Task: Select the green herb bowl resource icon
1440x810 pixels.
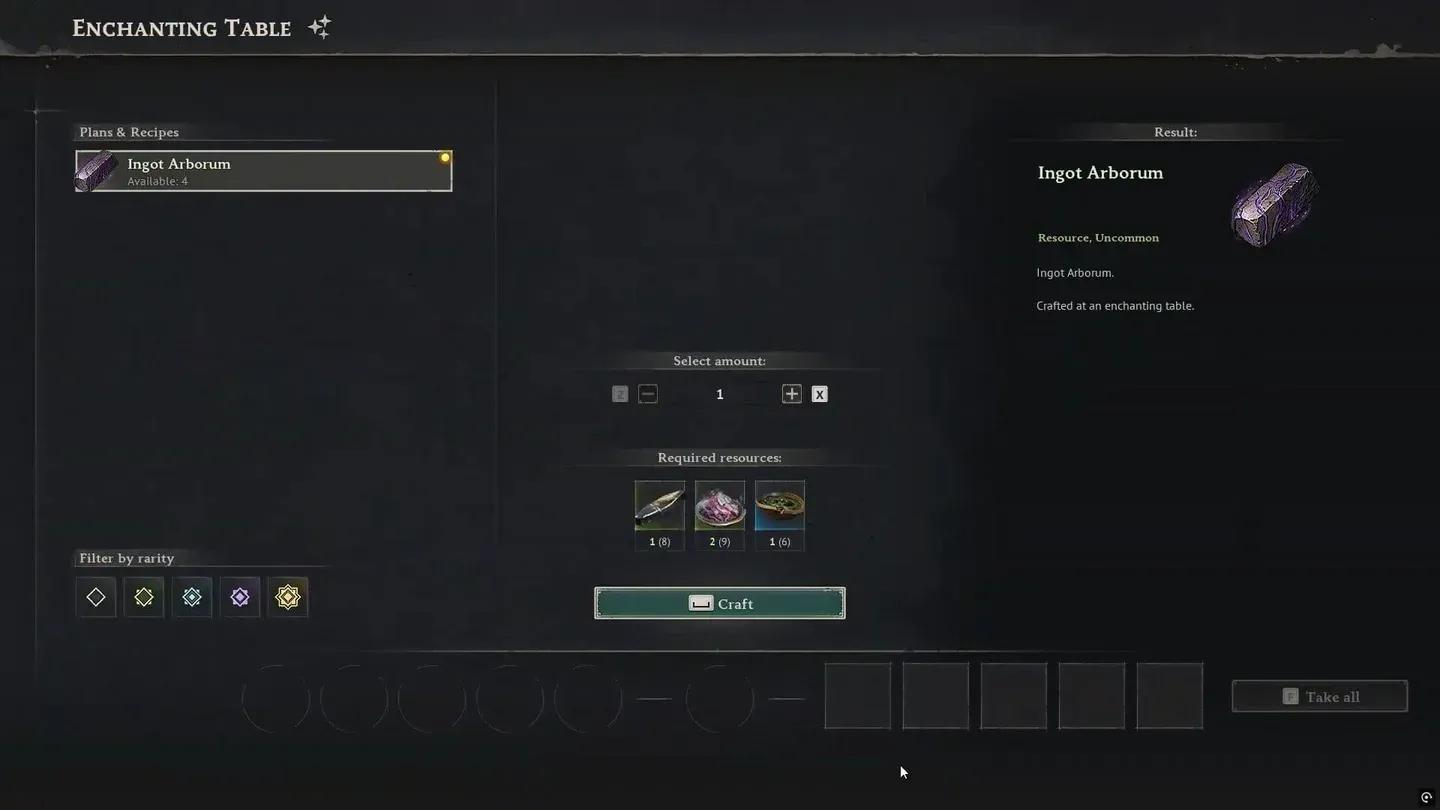Action: click(779, 505)
